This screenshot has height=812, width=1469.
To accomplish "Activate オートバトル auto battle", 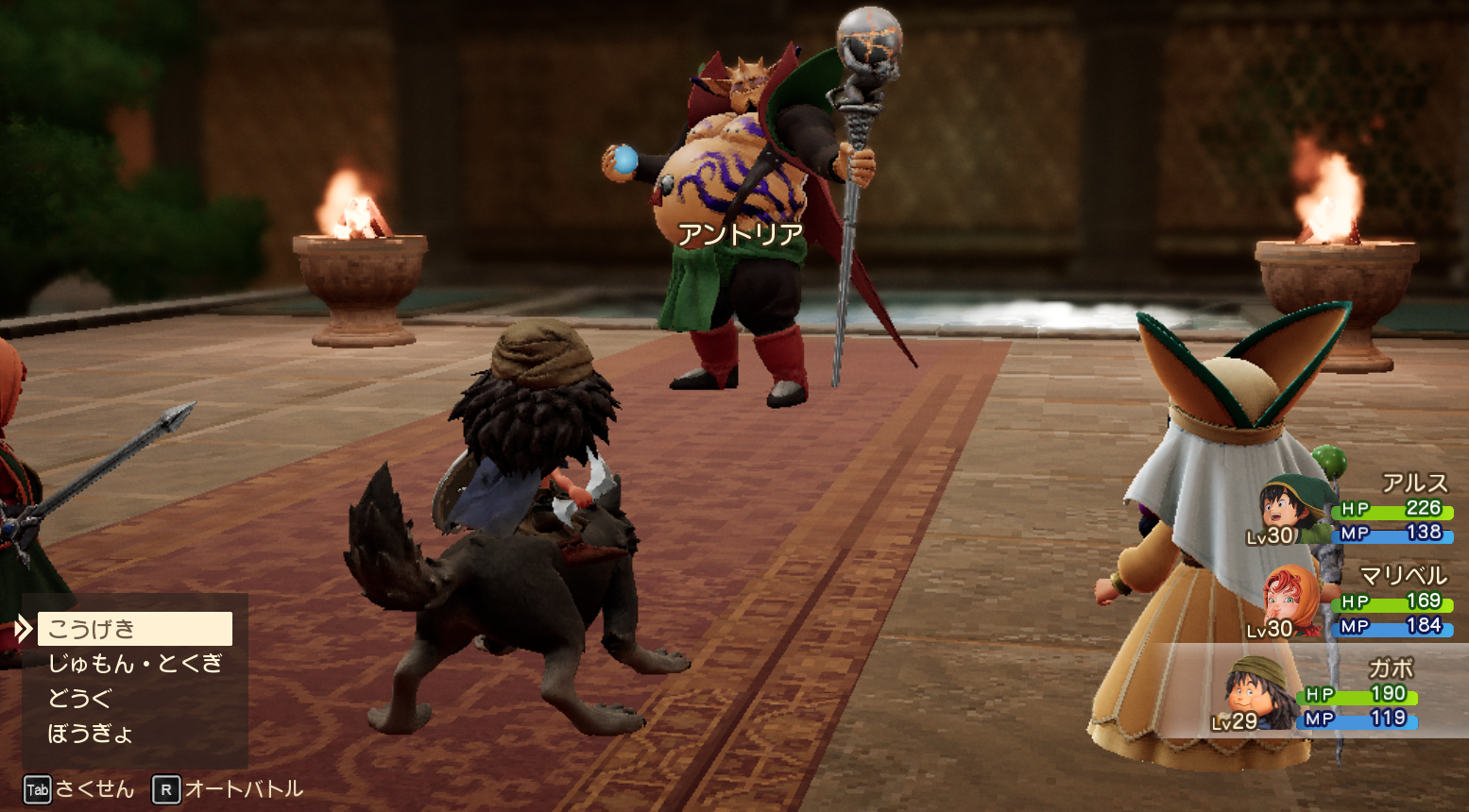I will pos(230,789).
